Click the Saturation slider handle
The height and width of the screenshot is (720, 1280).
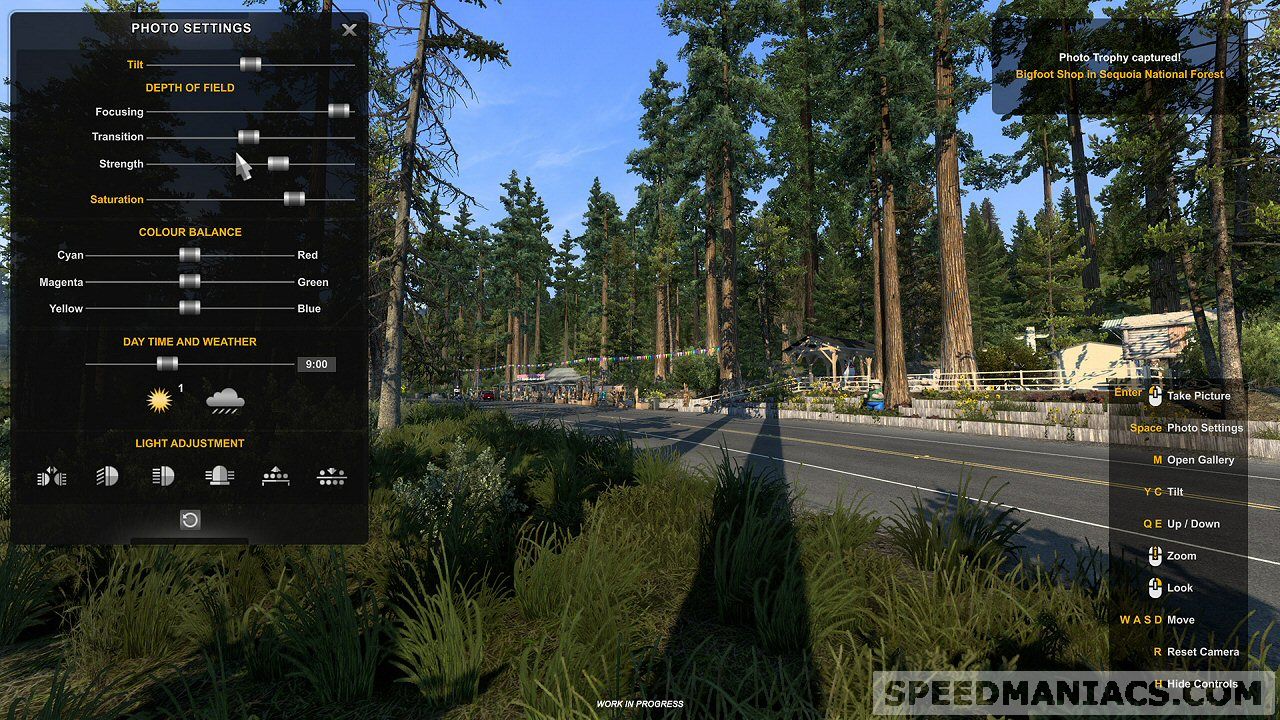pos(294,199)
